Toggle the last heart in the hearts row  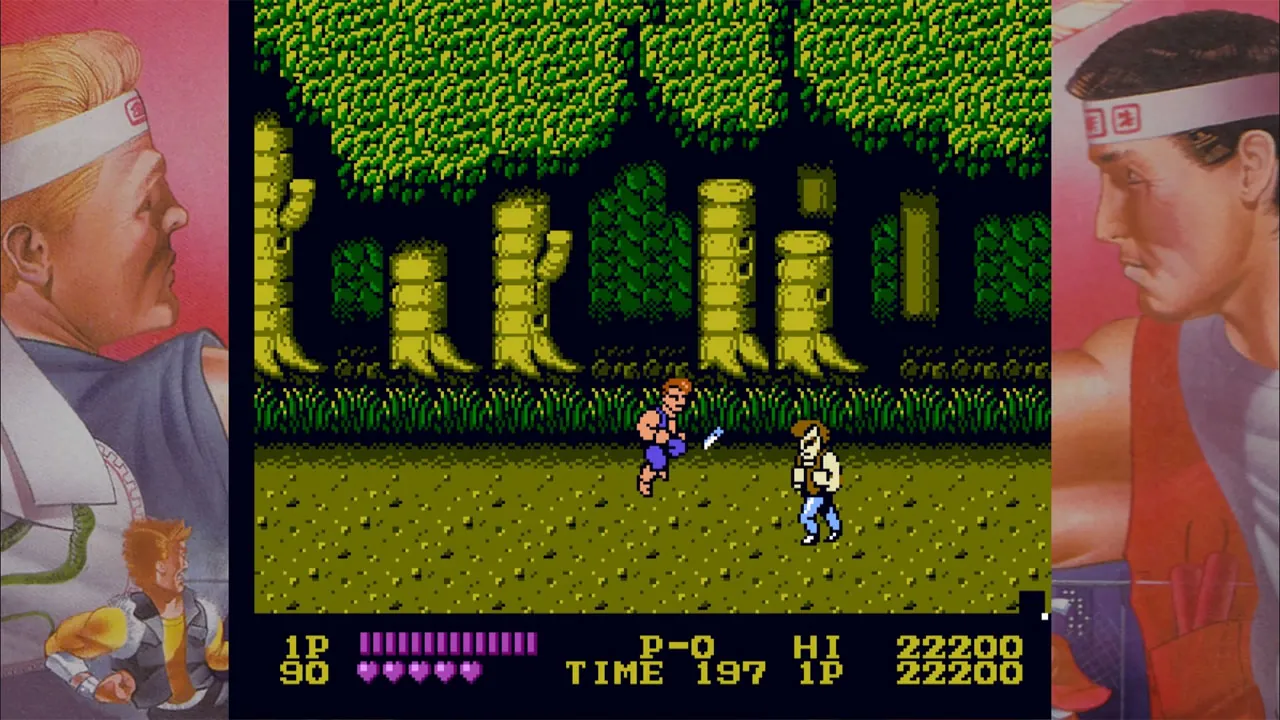point(470,673)
